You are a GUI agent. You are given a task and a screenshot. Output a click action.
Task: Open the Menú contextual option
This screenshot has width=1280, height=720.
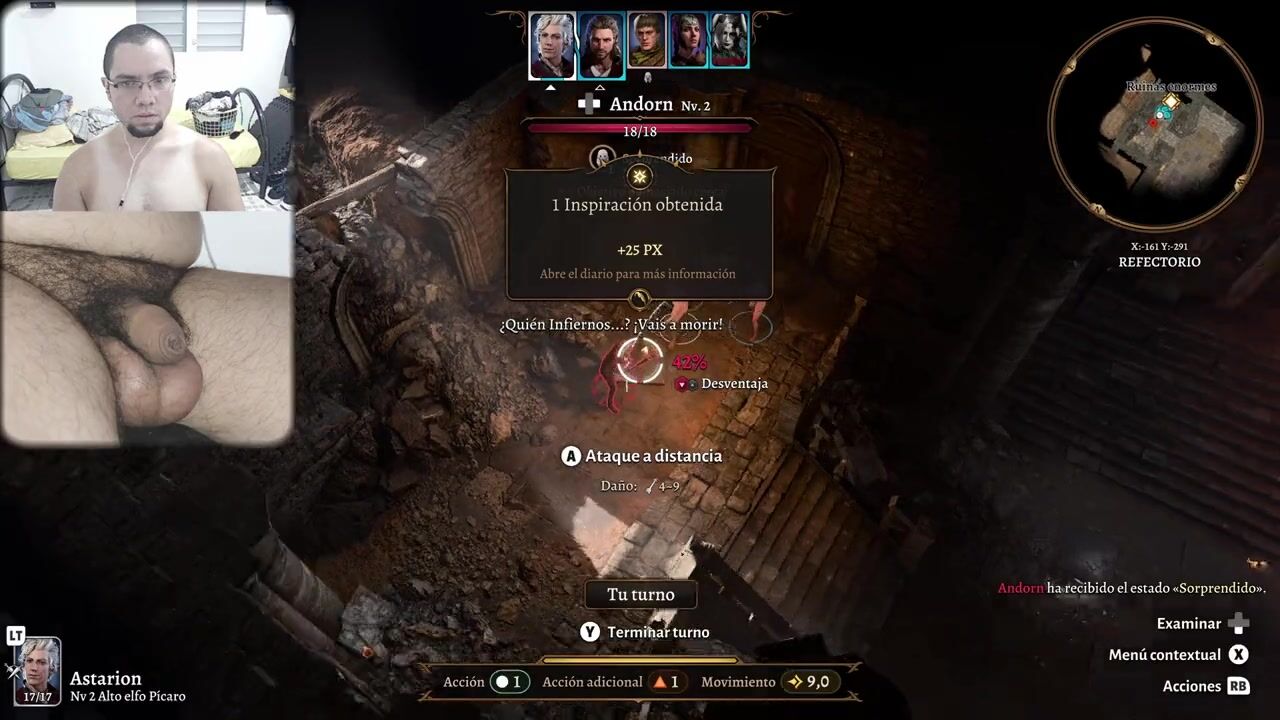[x=1165, y=655]
